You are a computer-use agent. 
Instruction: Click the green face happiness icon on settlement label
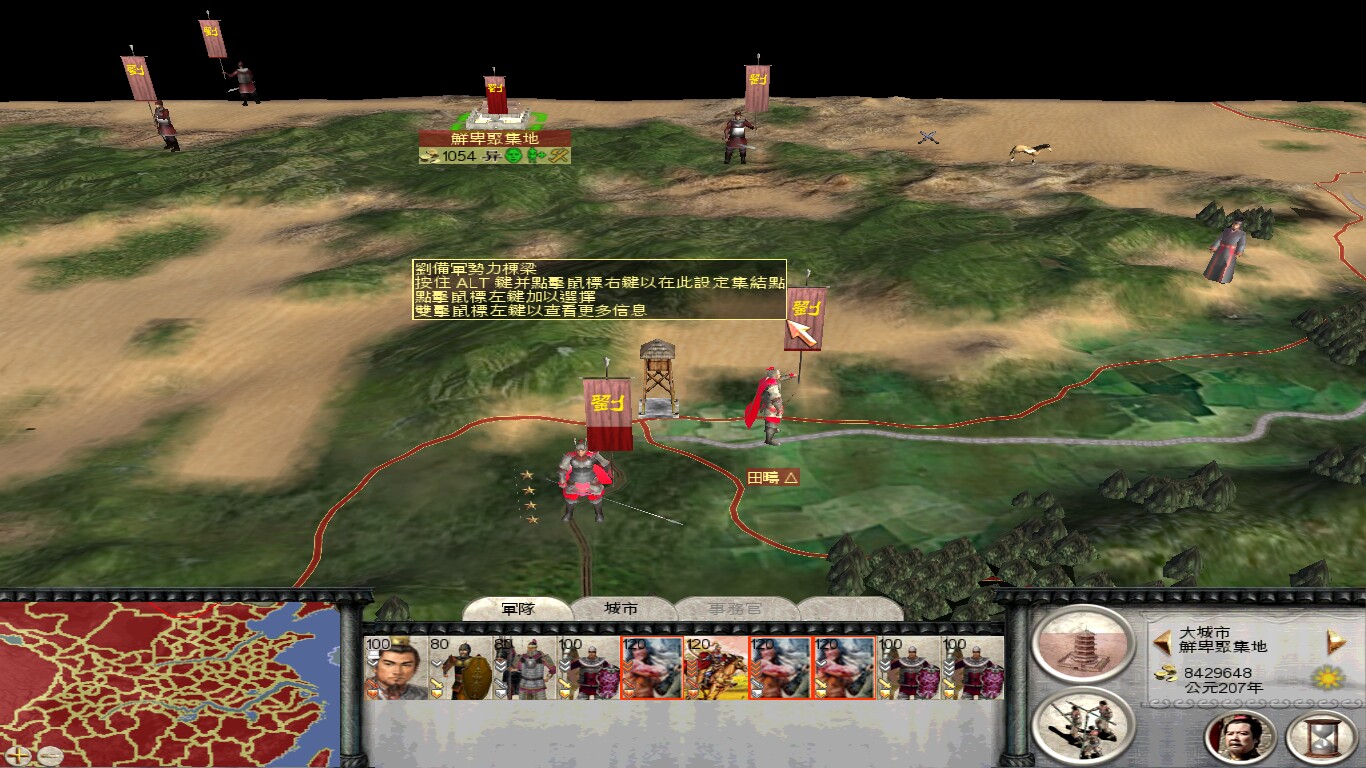point(513,157)
